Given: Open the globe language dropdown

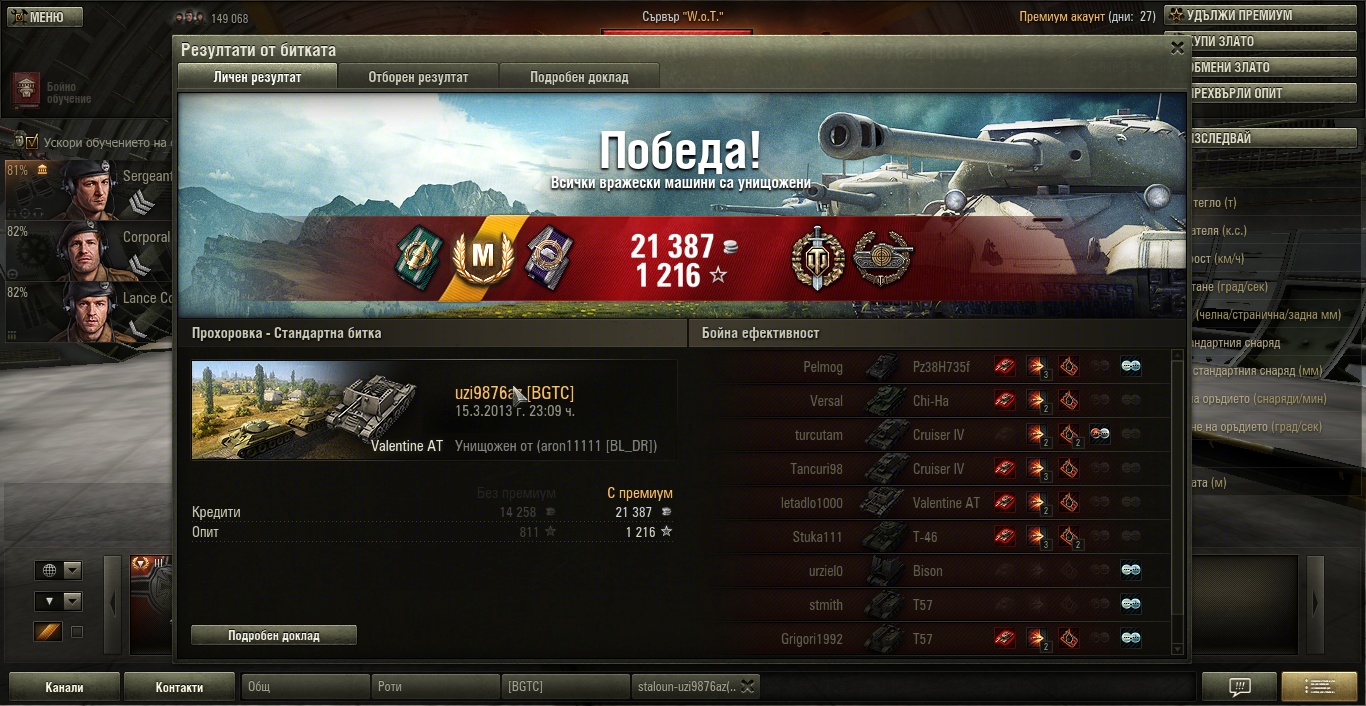Looking at the screenshot, I should click(x=58, y=570).
